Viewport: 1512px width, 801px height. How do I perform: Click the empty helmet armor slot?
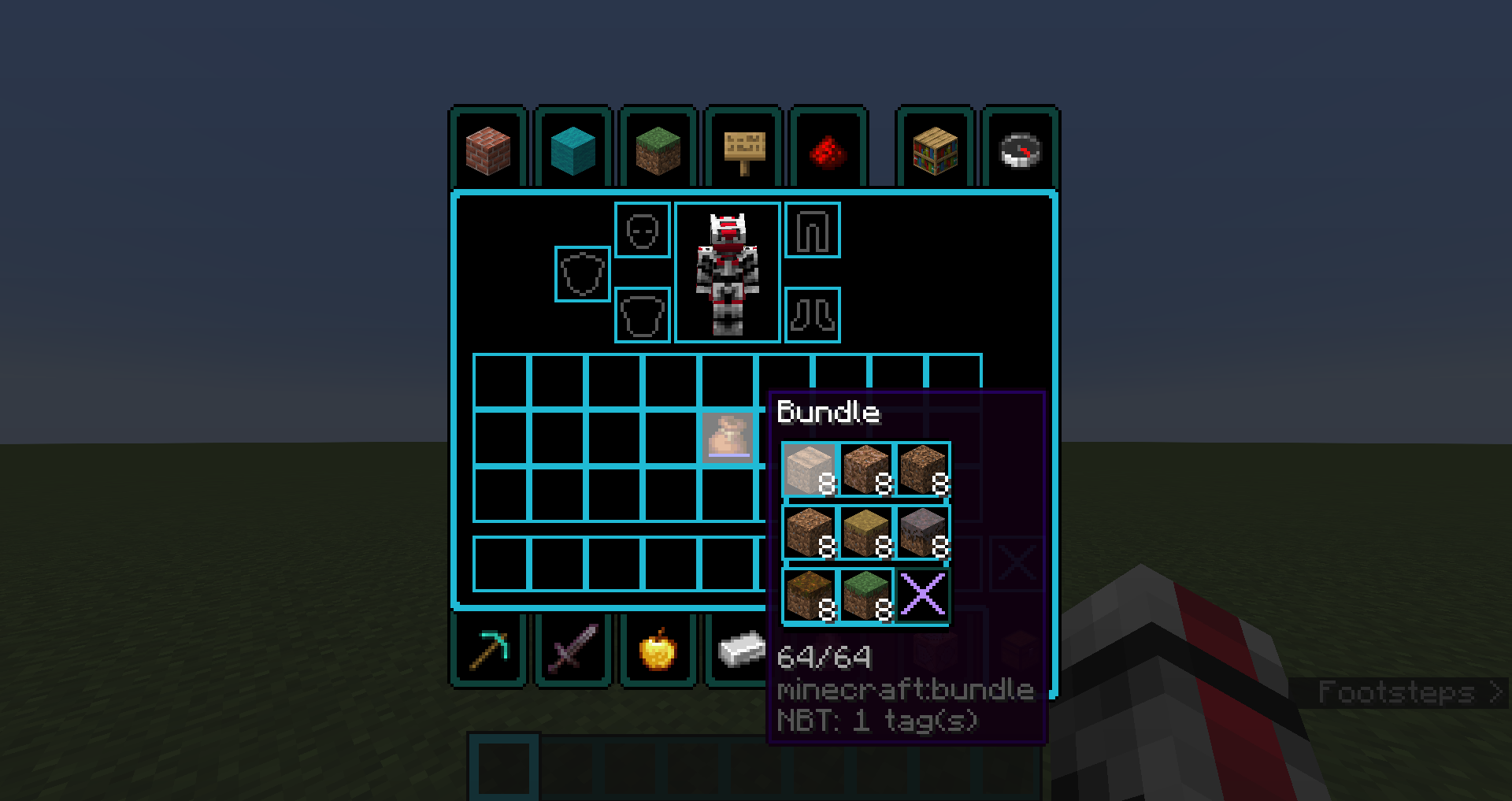pos(642,231)
